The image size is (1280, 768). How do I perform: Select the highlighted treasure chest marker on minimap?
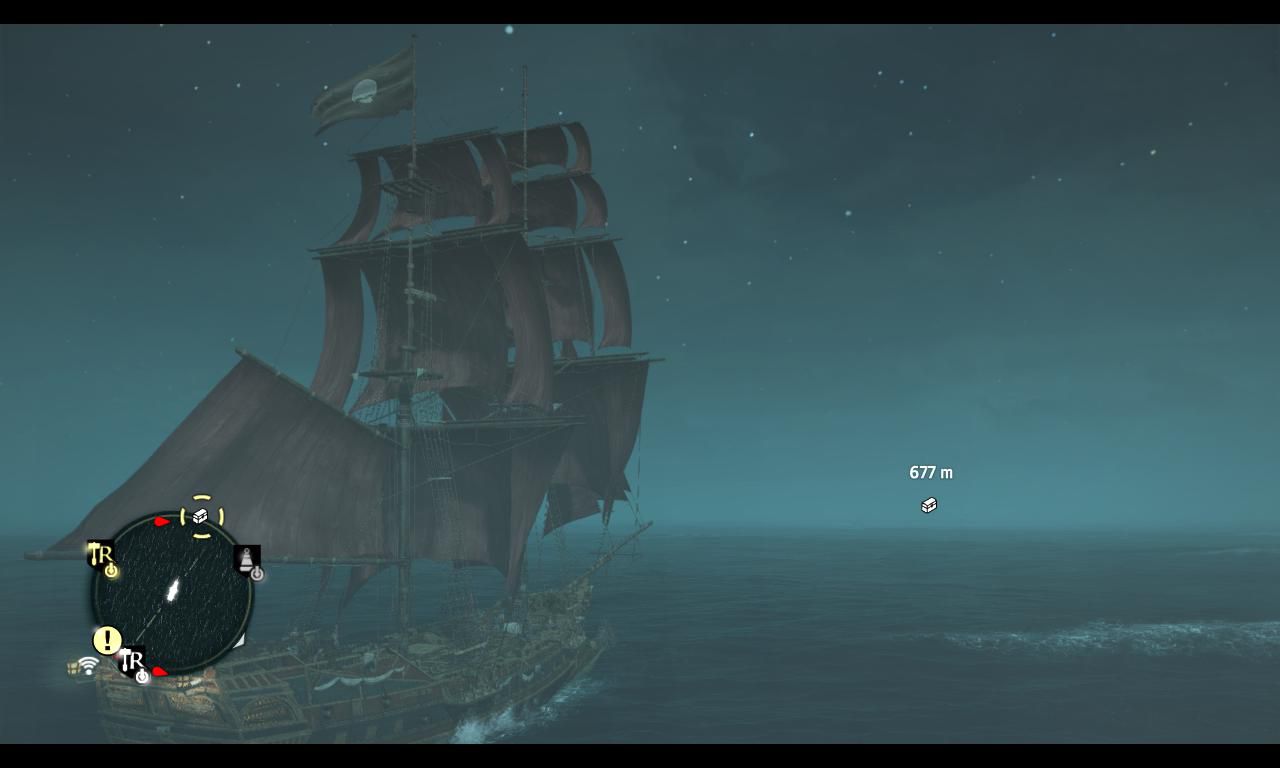(201, 516)
